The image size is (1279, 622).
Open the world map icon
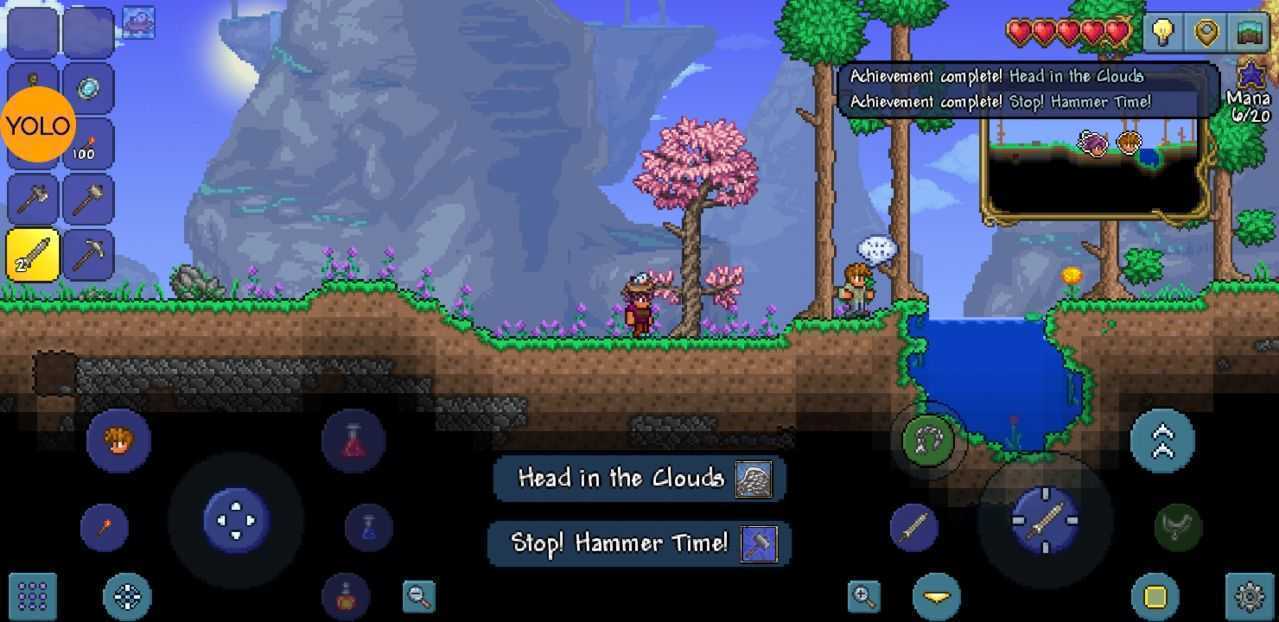click(1250, 33)
